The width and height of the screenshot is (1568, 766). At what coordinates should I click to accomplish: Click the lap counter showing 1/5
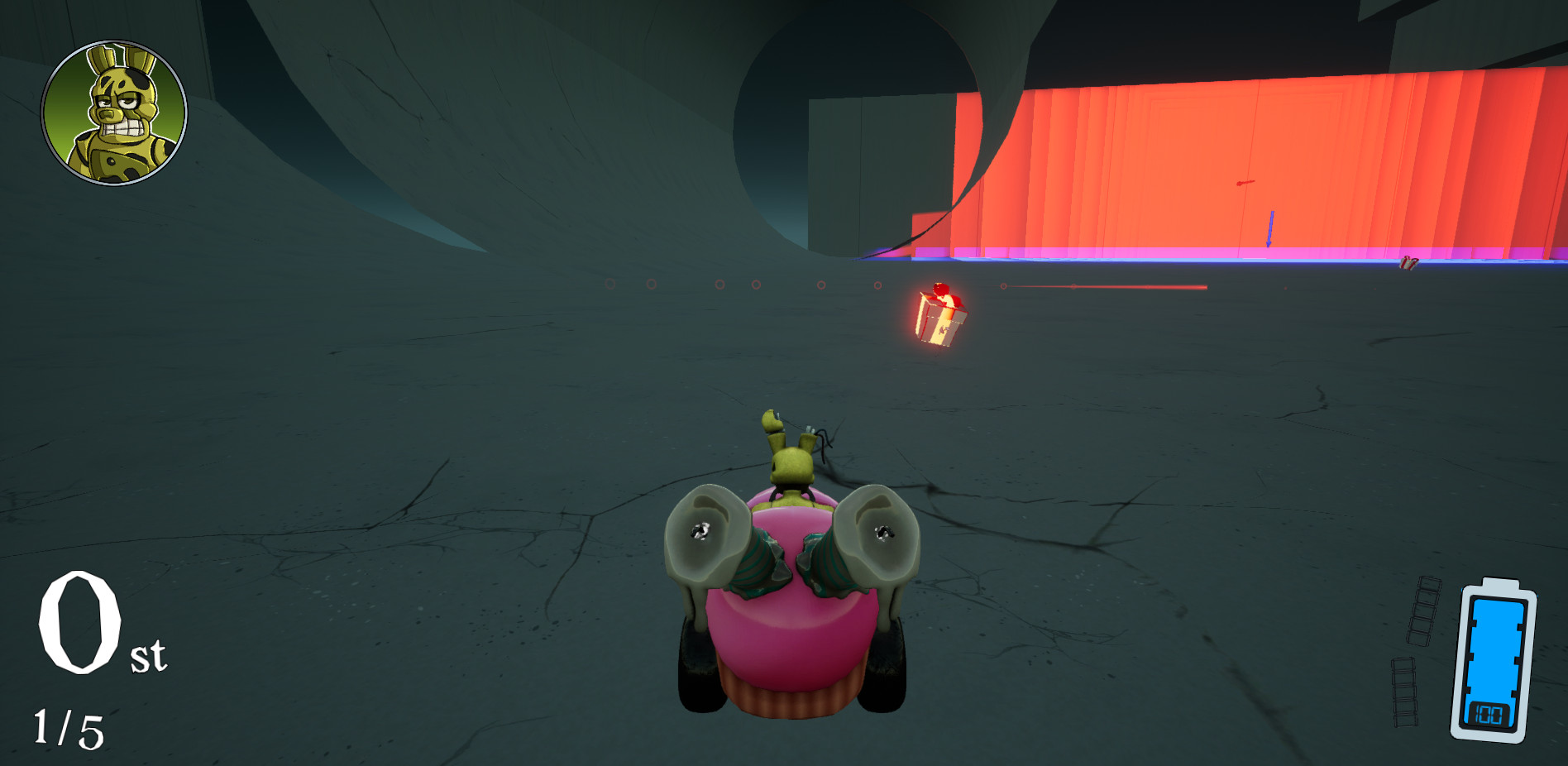pyautogui.click(x=68, y=728)
